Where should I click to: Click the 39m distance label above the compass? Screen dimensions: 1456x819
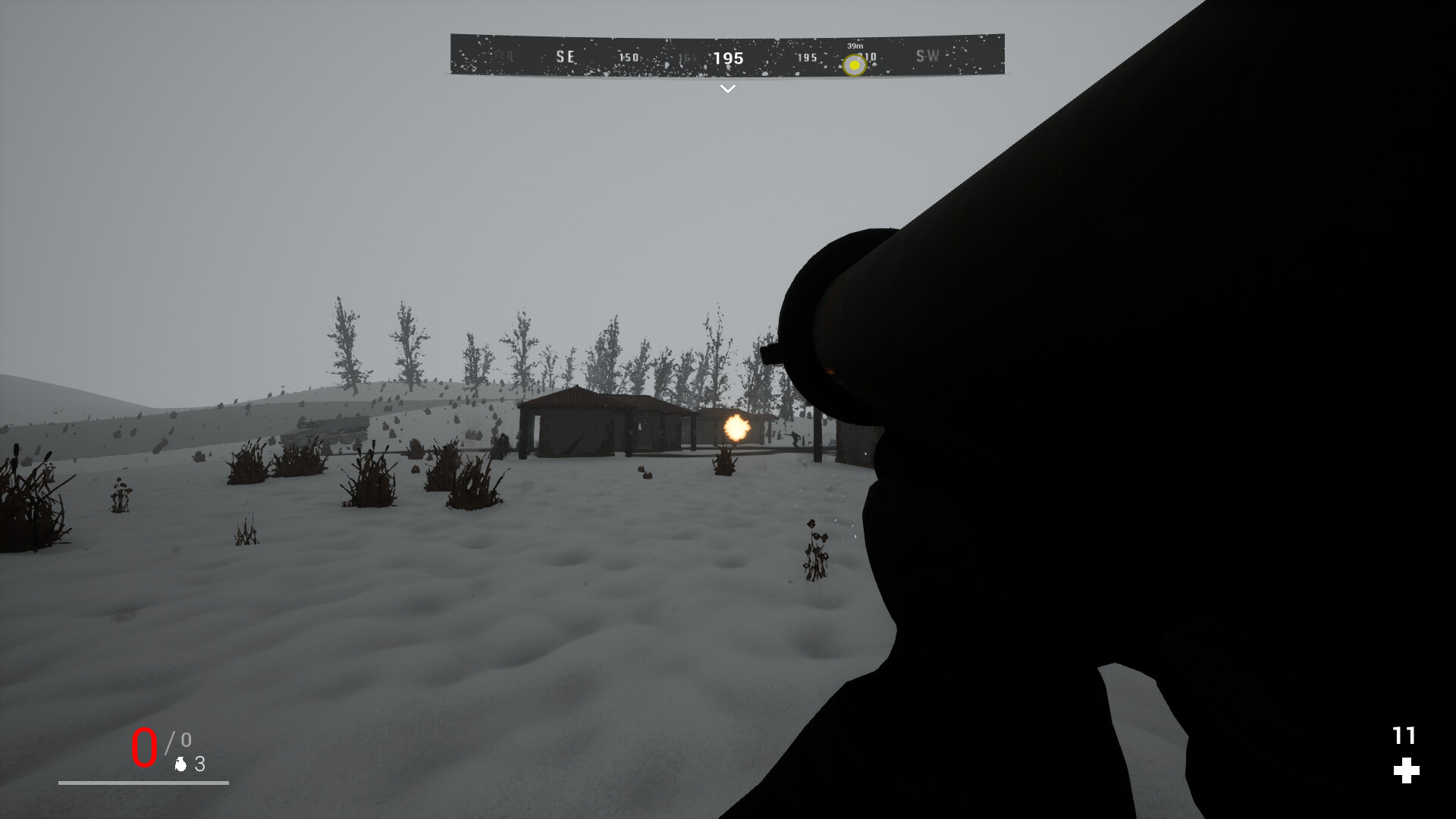(855, 45)
